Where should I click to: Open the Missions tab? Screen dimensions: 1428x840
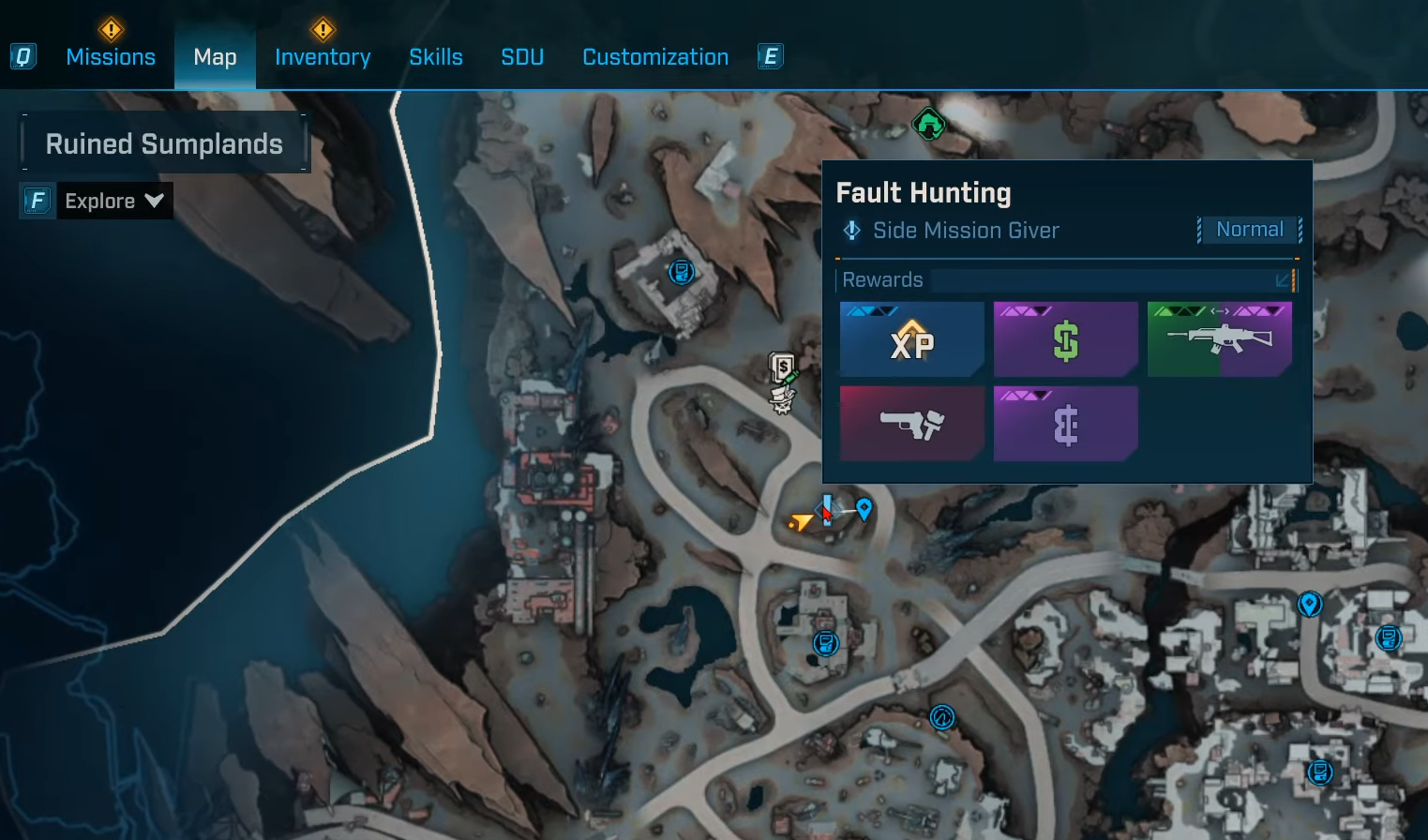point(111,57)
